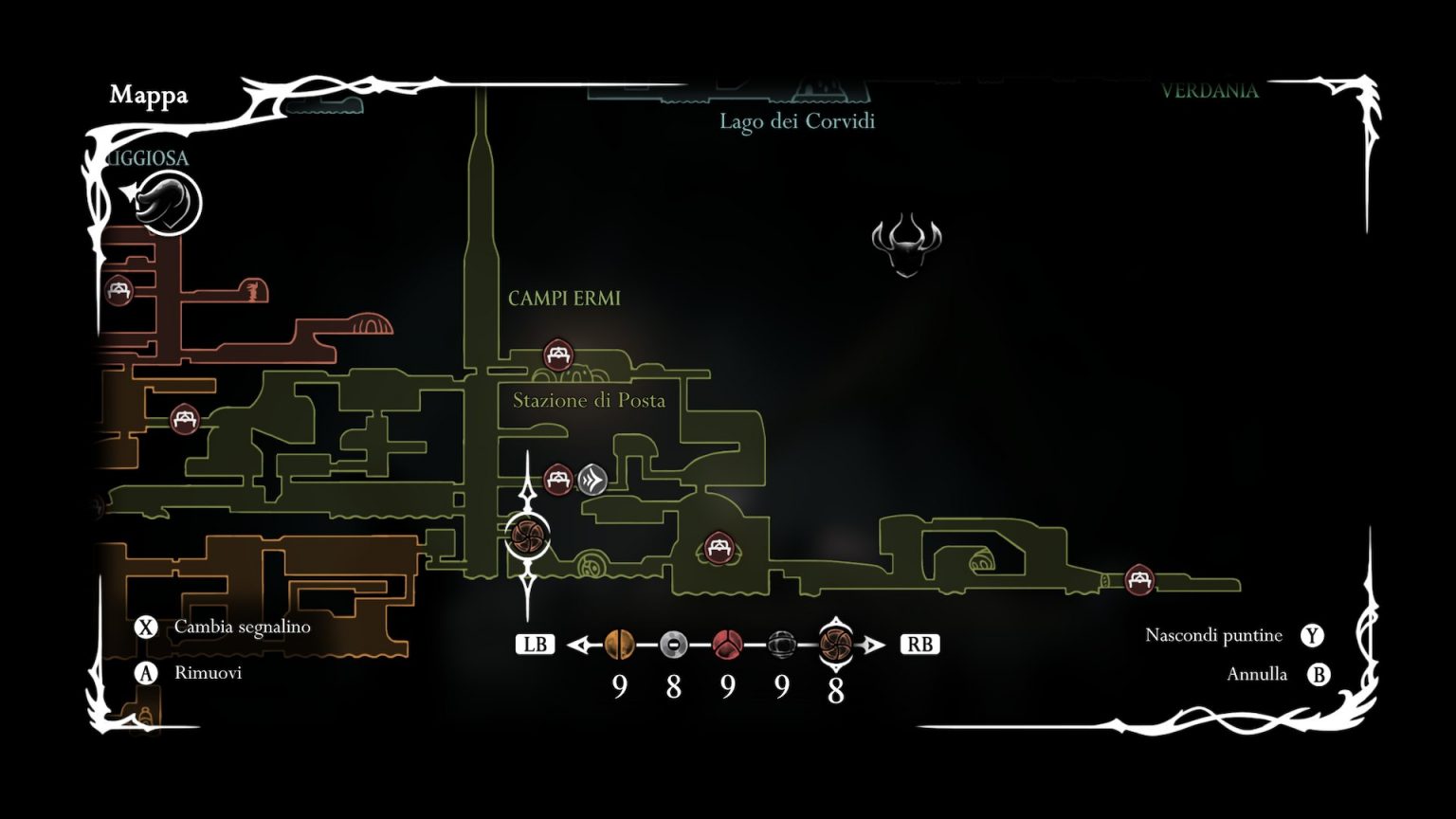The image size is (1456, 819).
Task: Click the bell shrine icon below Stazione di Posta
Action: coord(591,561)
